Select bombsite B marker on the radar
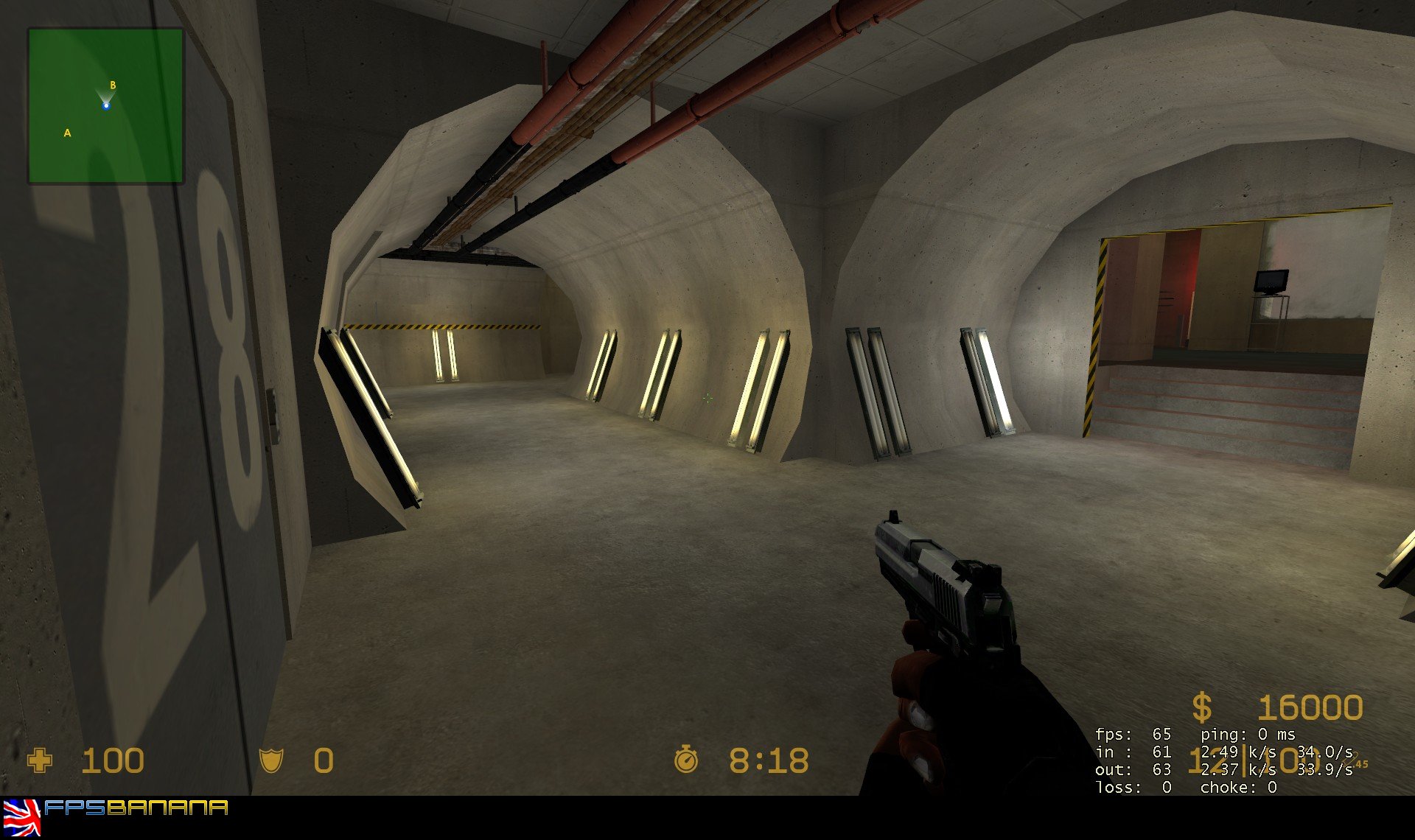 (x=112, y=85)
